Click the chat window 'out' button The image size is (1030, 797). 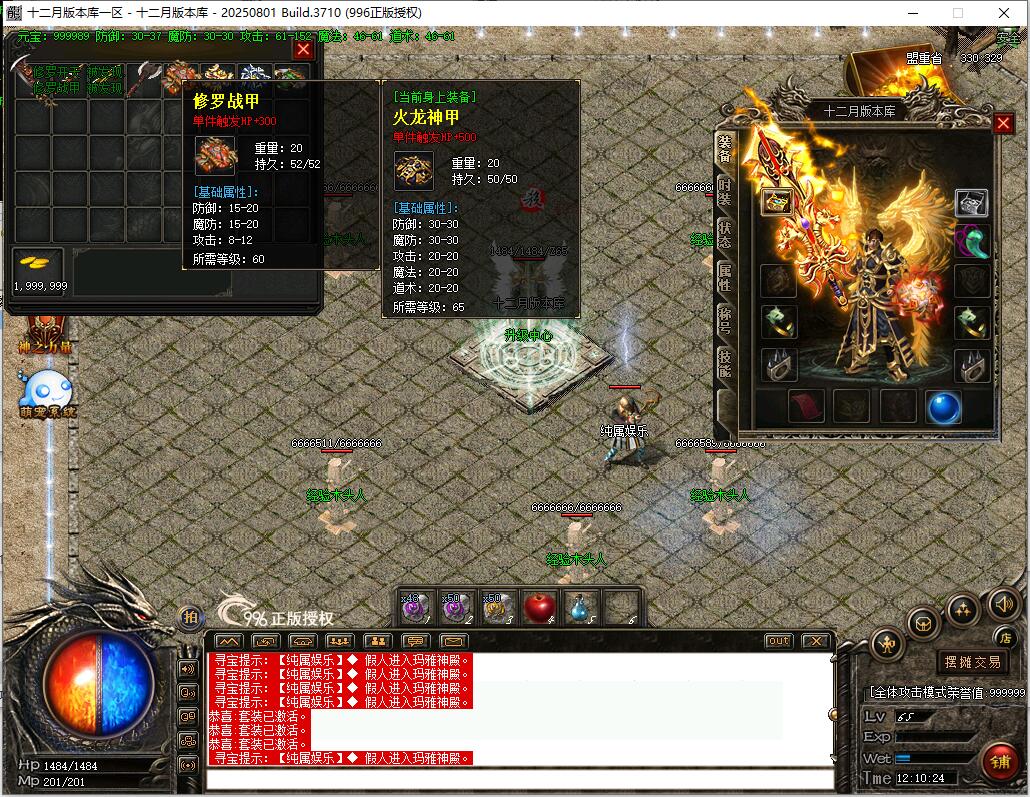(x=778, y=641)
